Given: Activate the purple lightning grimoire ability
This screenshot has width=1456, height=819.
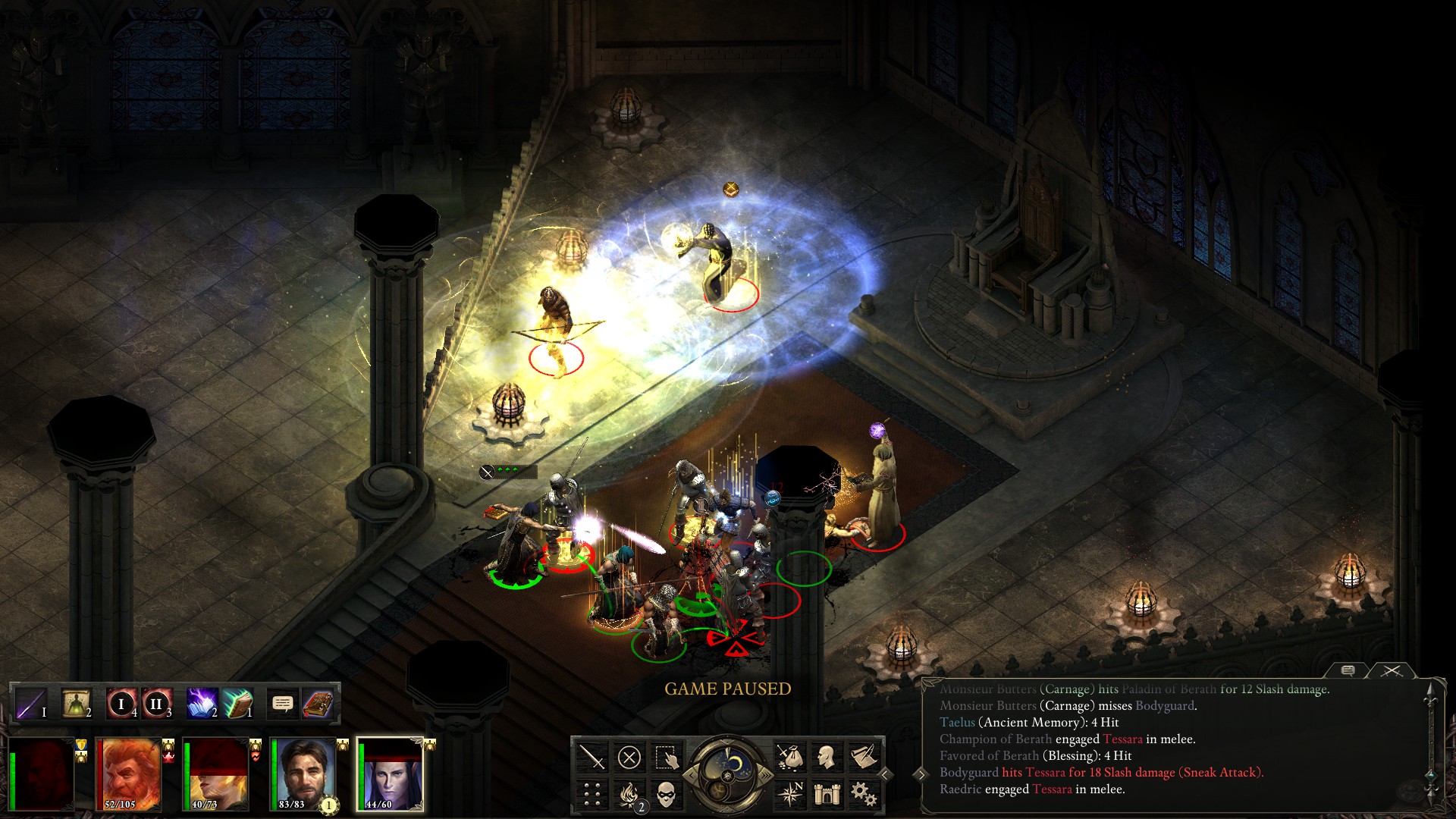Looking at the screenshot, I should (202, 704).
